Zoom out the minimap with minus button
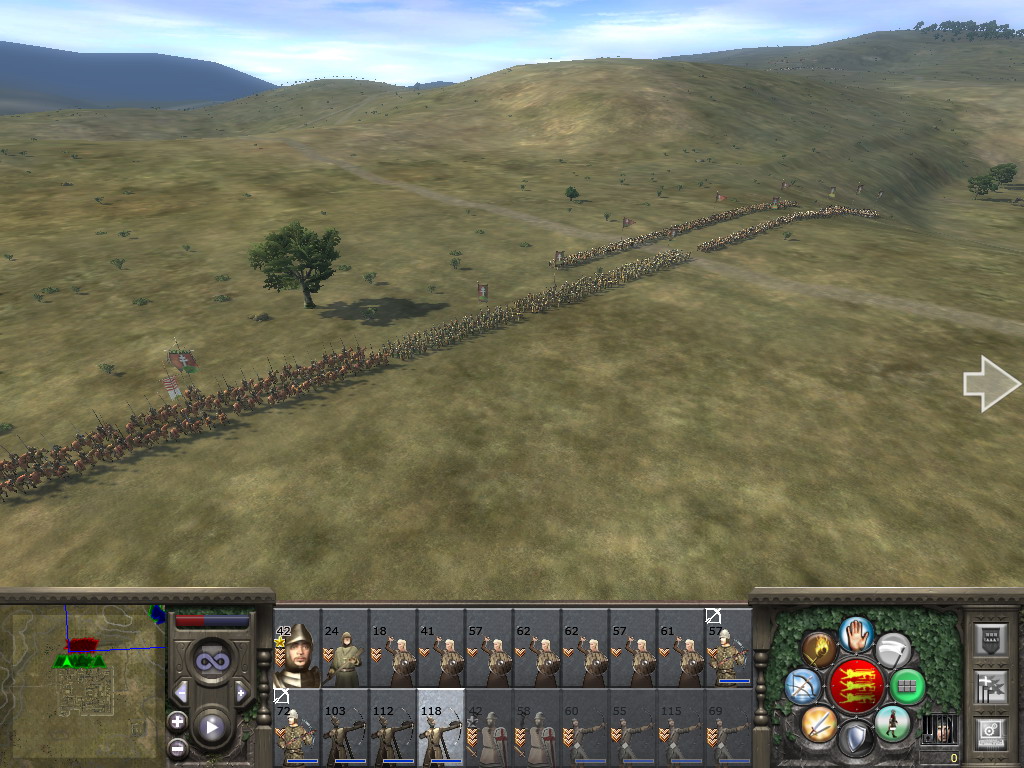This screenshot has width=1024, height=768. click(177, 746)
